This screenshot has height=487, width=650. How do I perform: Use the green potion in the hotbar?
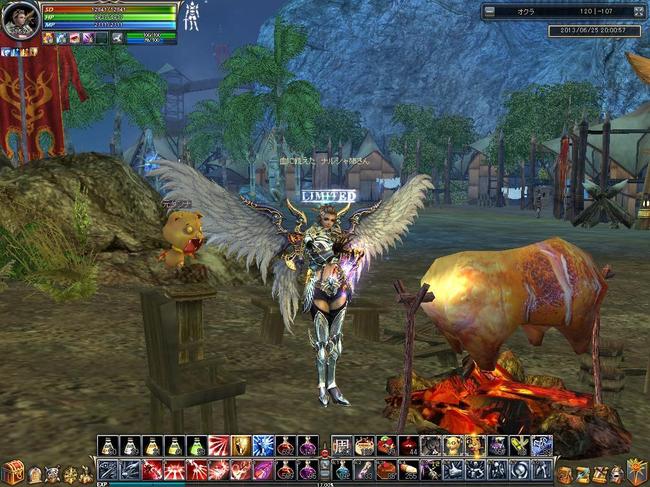pos(197,446)
